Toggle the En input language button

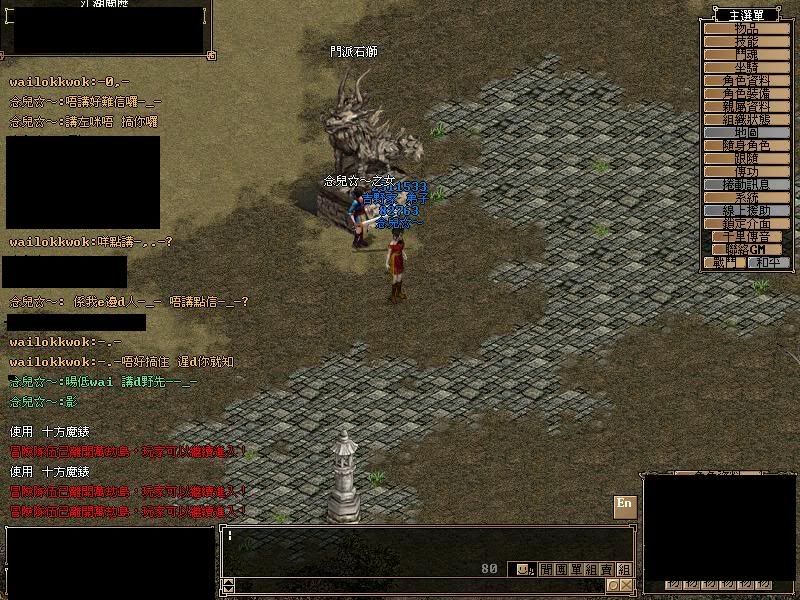pos(625,504)
